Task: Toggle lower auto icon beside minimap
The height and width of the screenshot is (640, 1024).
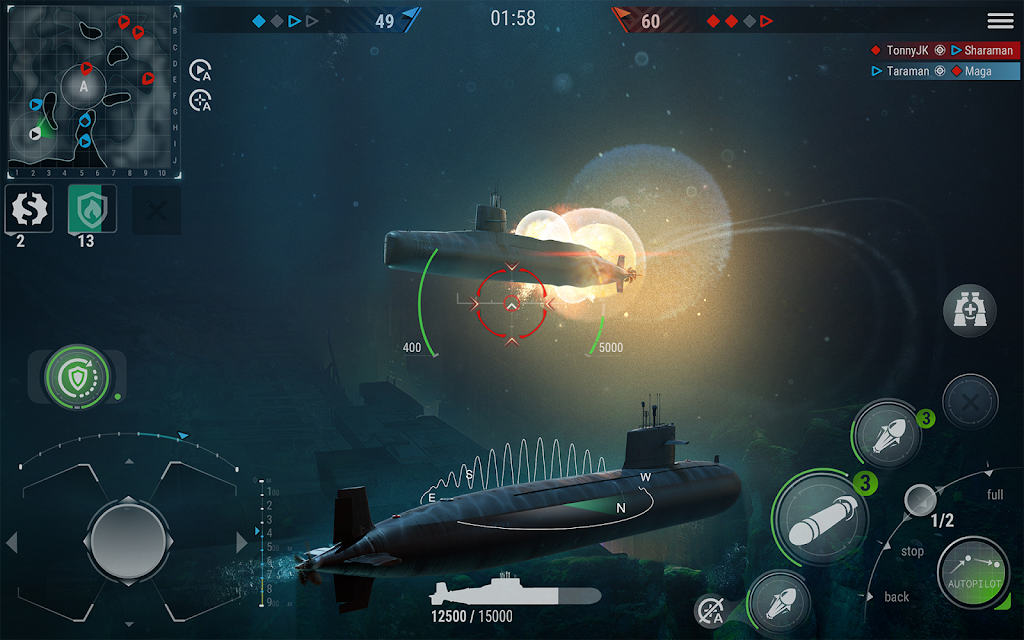Action: point(200,100)
